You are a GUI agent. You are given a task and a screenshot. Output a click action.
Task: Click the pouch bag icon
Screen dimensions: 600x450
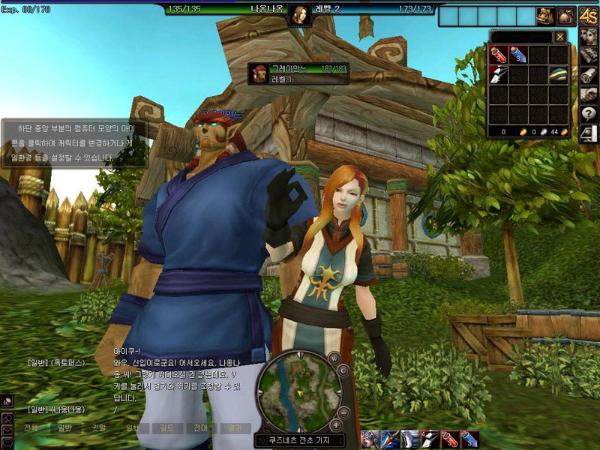(x=566, y=16)
